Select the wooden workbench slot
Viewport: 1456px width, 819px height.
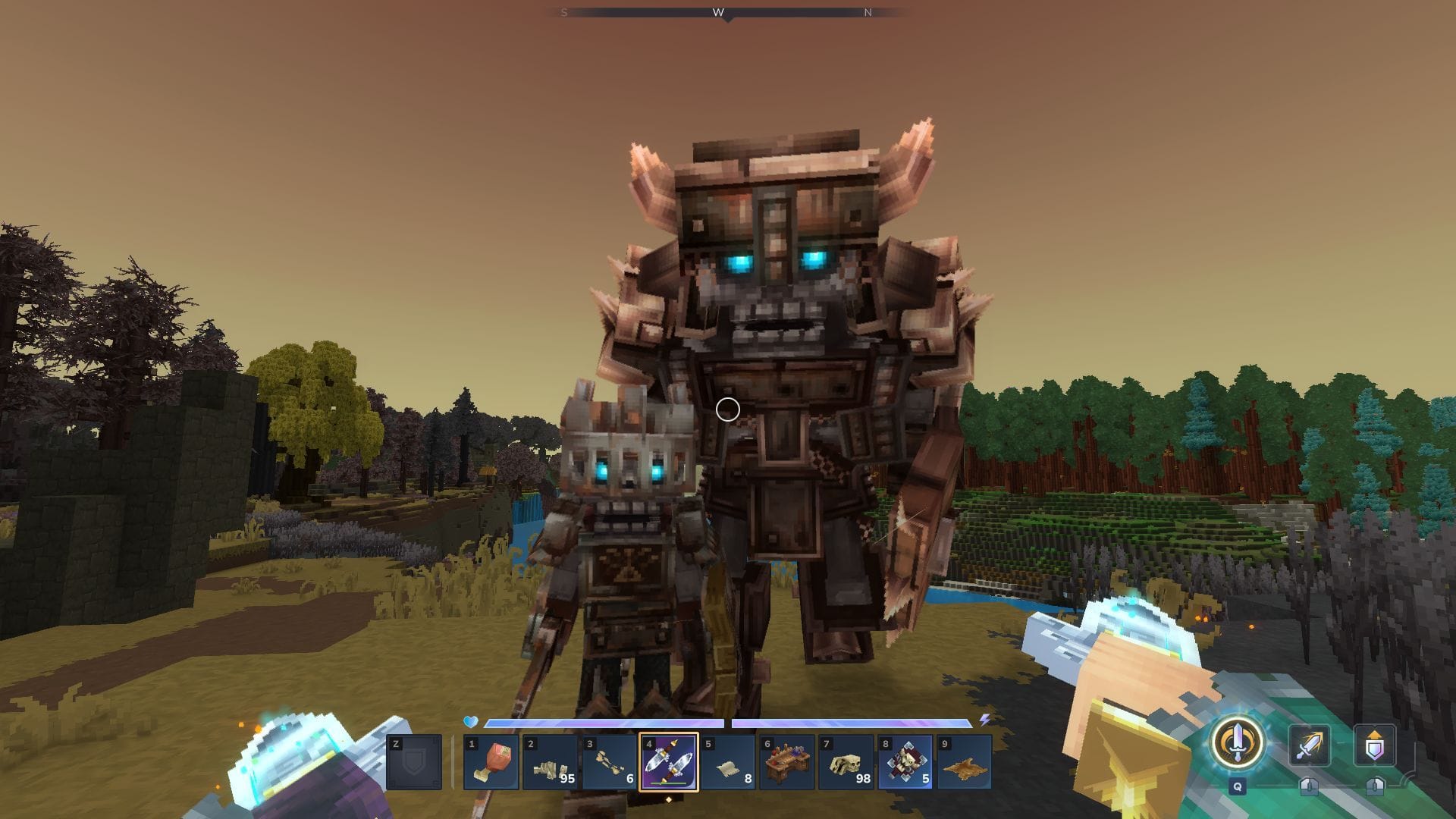click(786, 761)
